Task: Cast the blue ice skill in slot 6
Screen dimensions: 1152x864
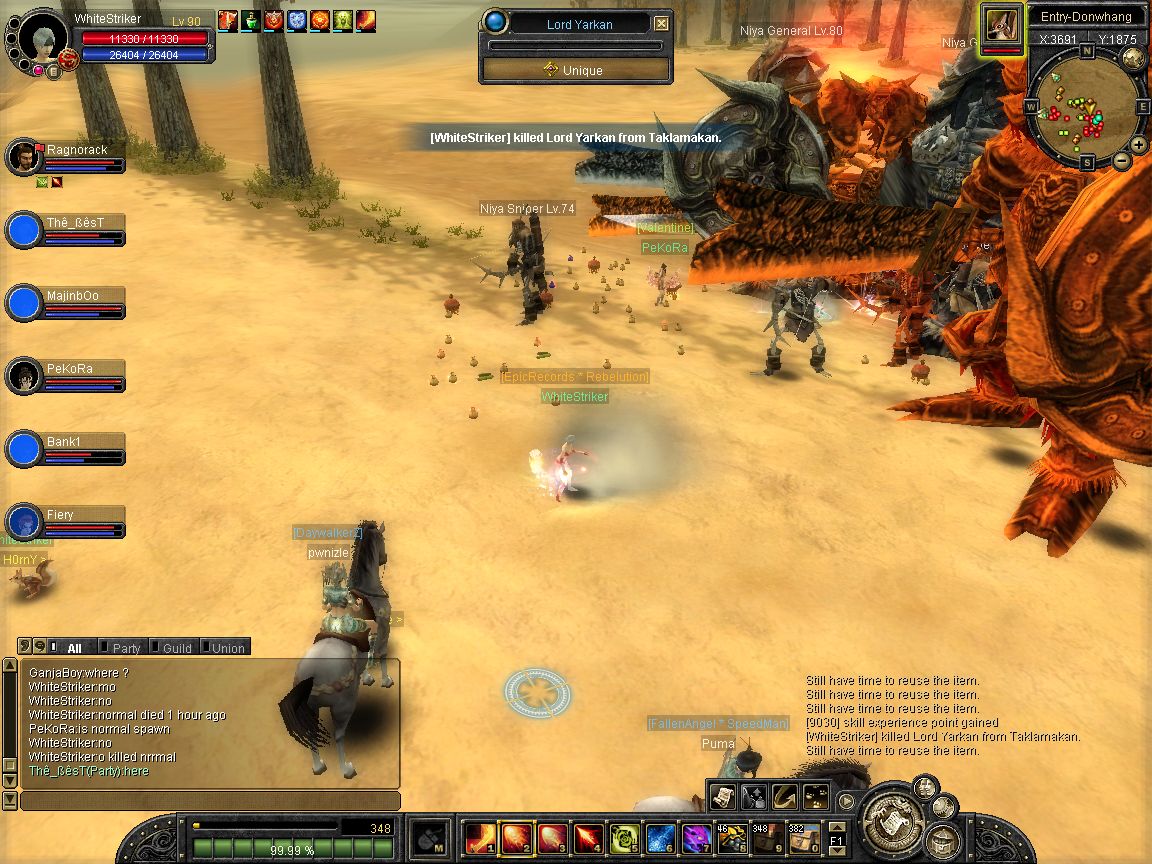Action: tap(661, 837)
